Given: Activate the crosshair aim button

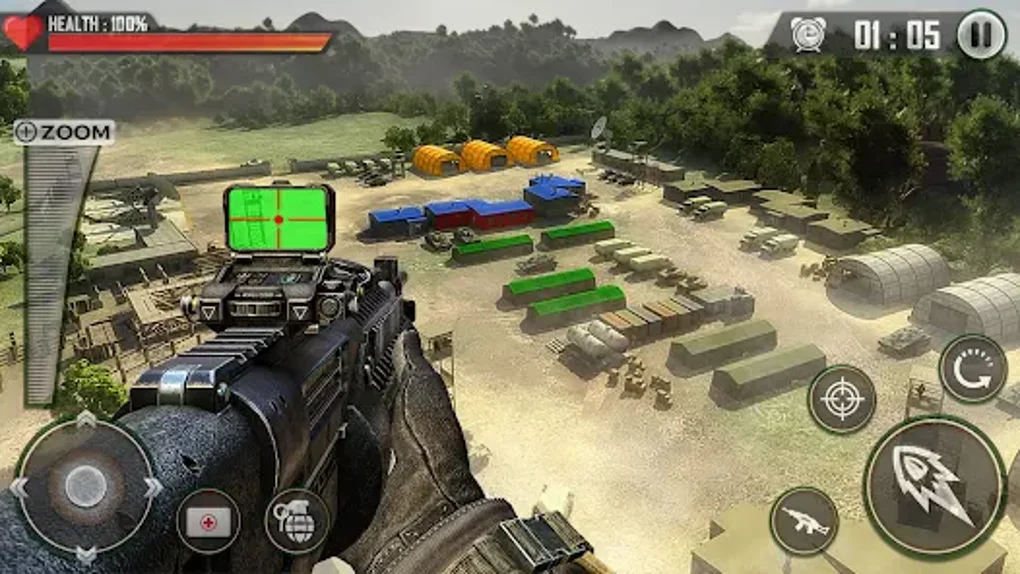Looking at the screenshot, I should 842,399.
